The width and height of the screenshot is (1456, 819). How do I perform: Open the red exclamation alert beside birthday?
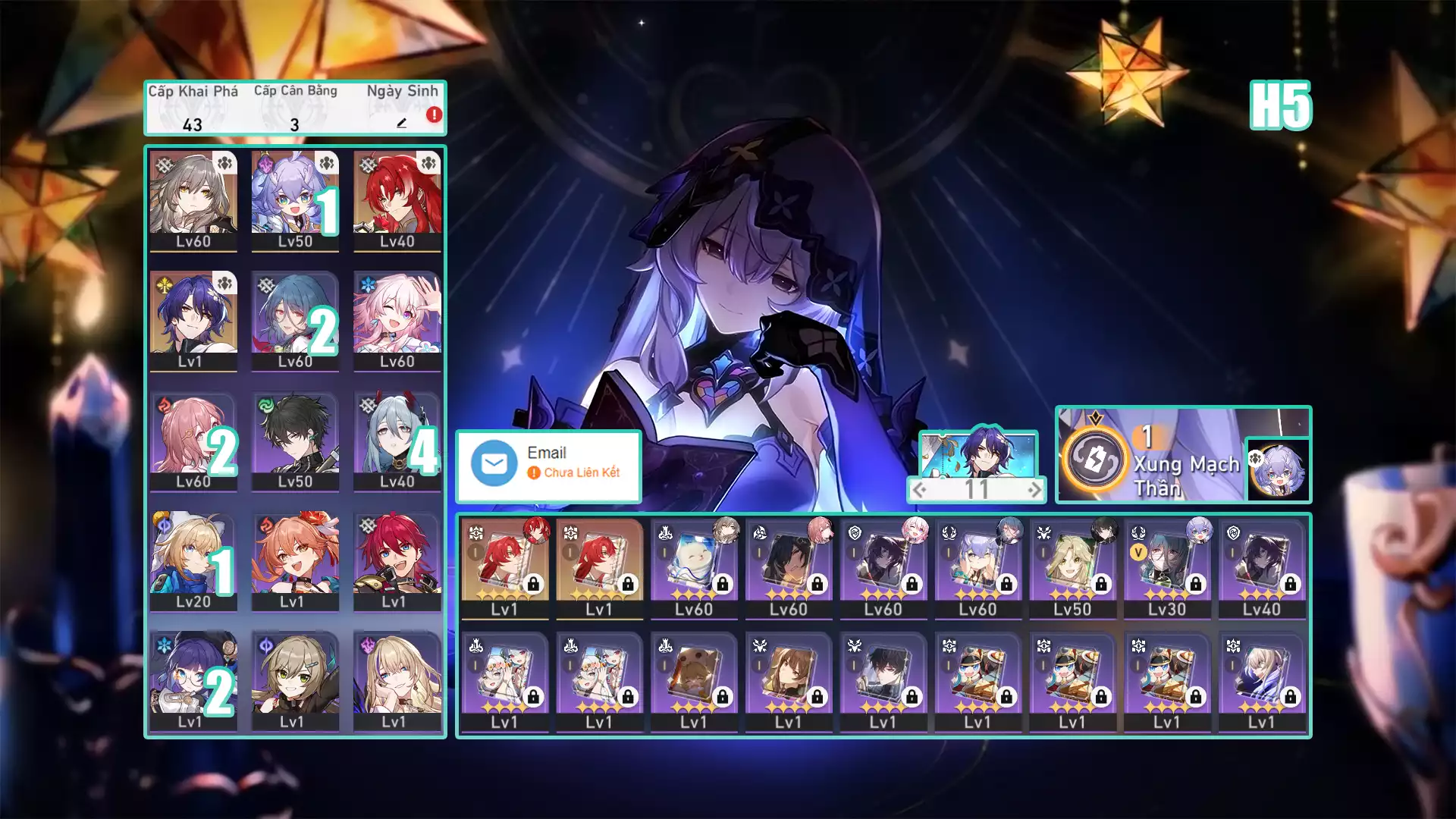434,115
